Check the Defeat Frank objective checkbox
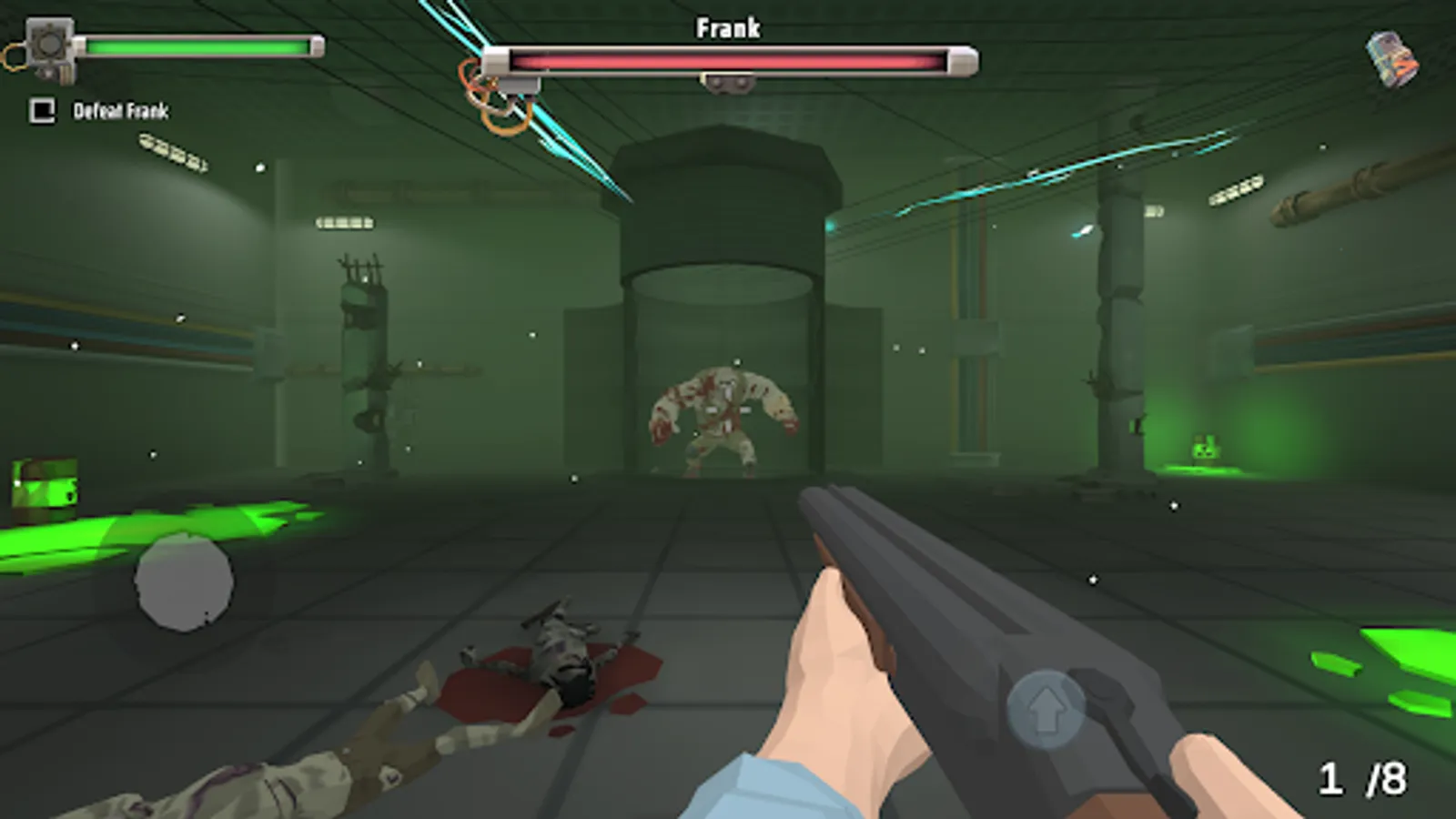 39,111
